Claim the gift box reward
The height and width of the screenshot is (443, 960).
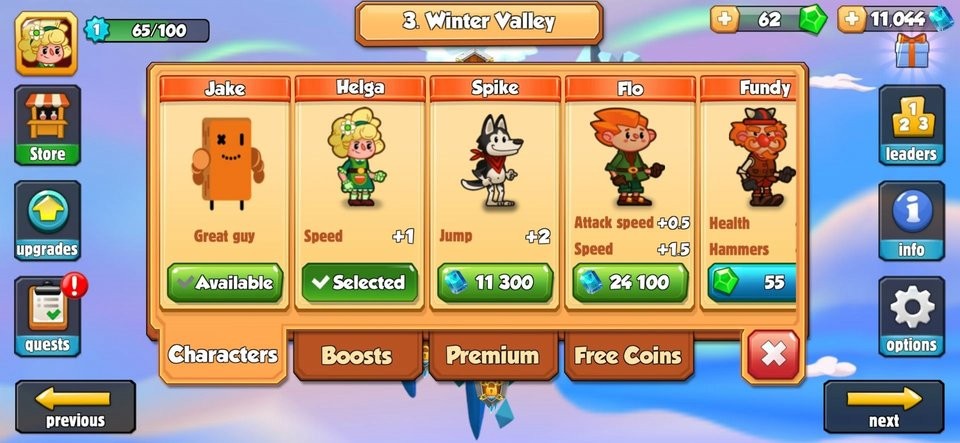(x=911, y=51)
